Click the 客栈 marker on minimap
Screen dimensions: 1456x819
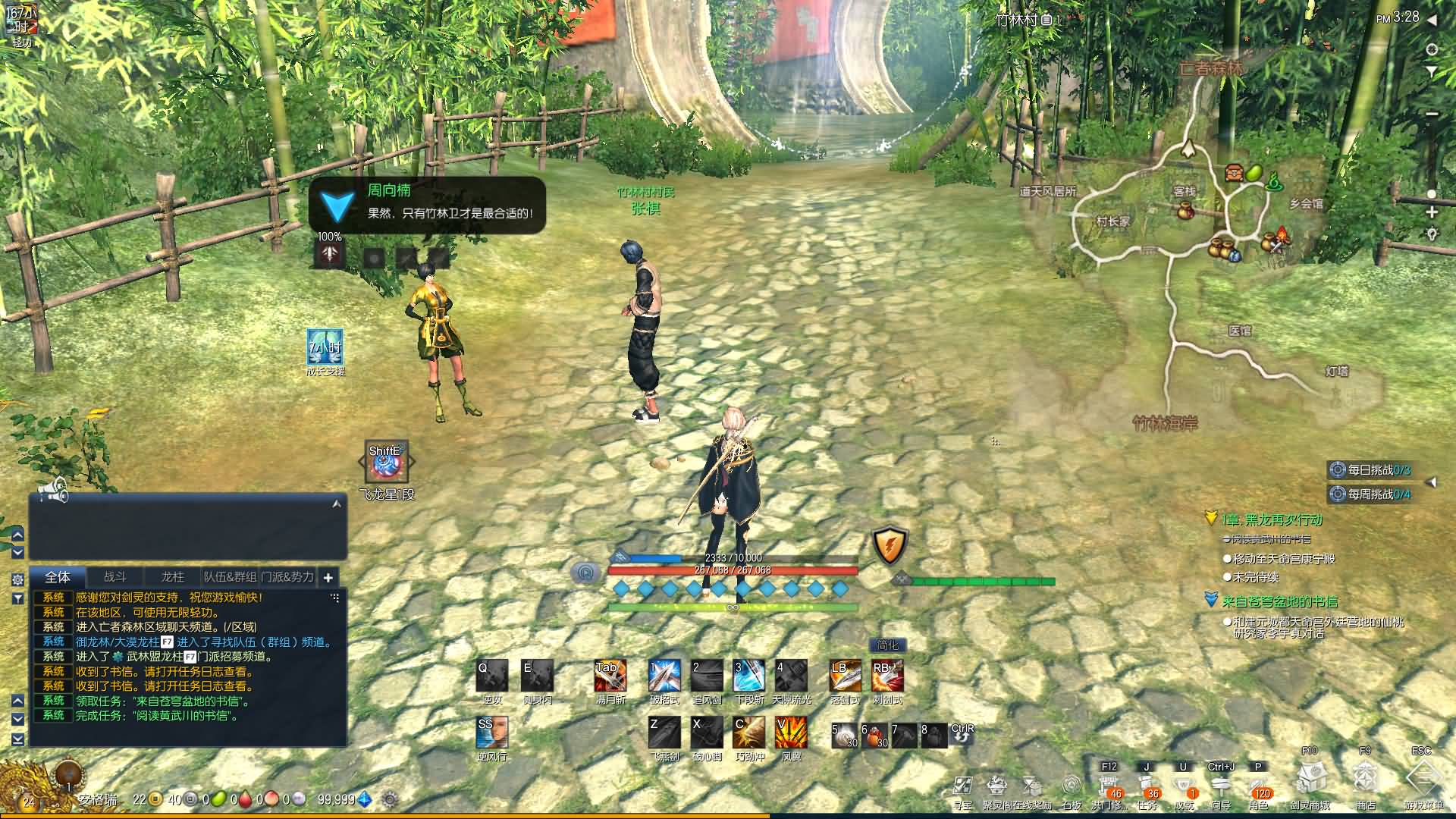(1185, 193)
